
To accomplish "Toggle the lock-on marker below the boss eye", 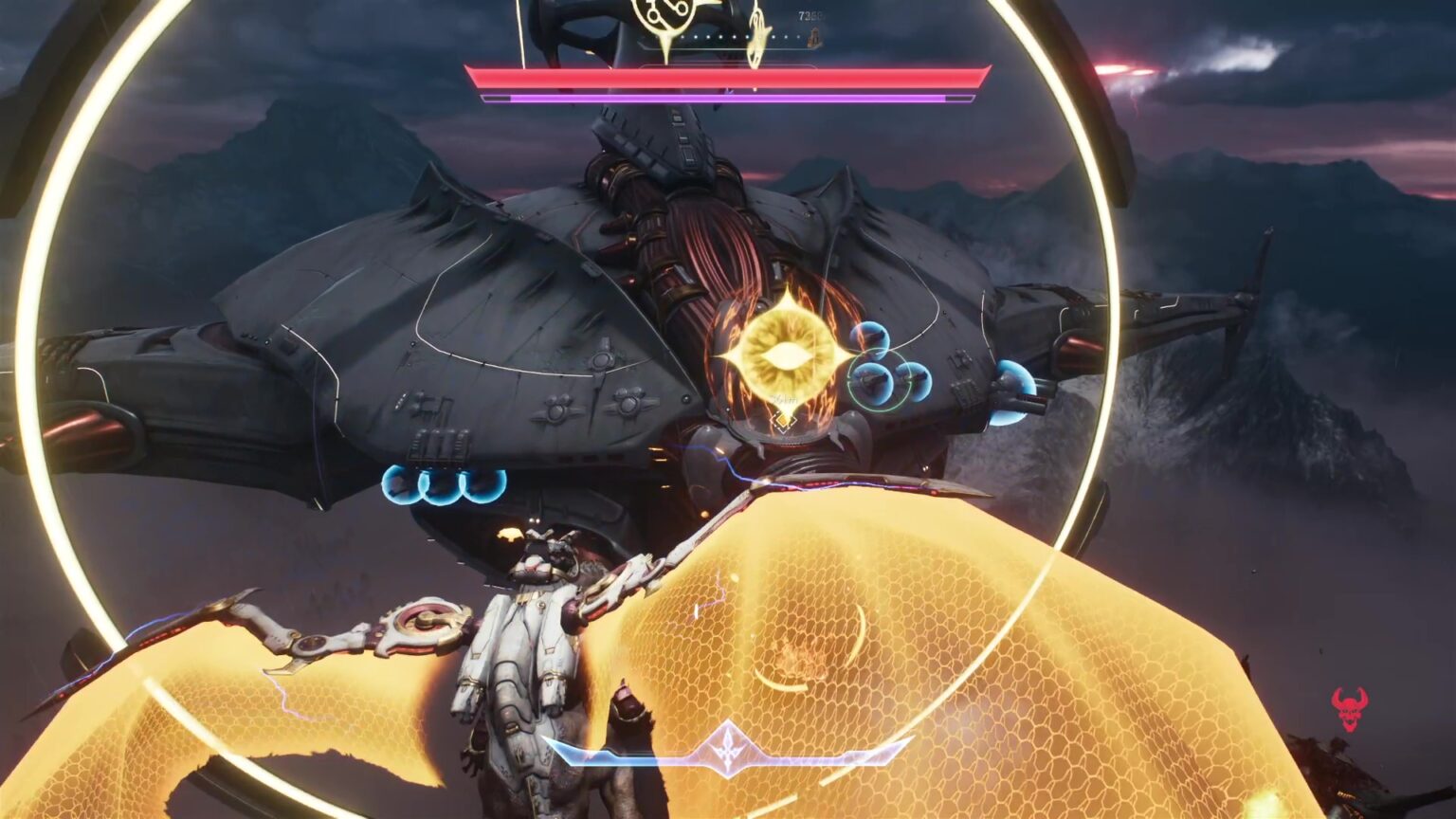I will (x=782, y=422).
